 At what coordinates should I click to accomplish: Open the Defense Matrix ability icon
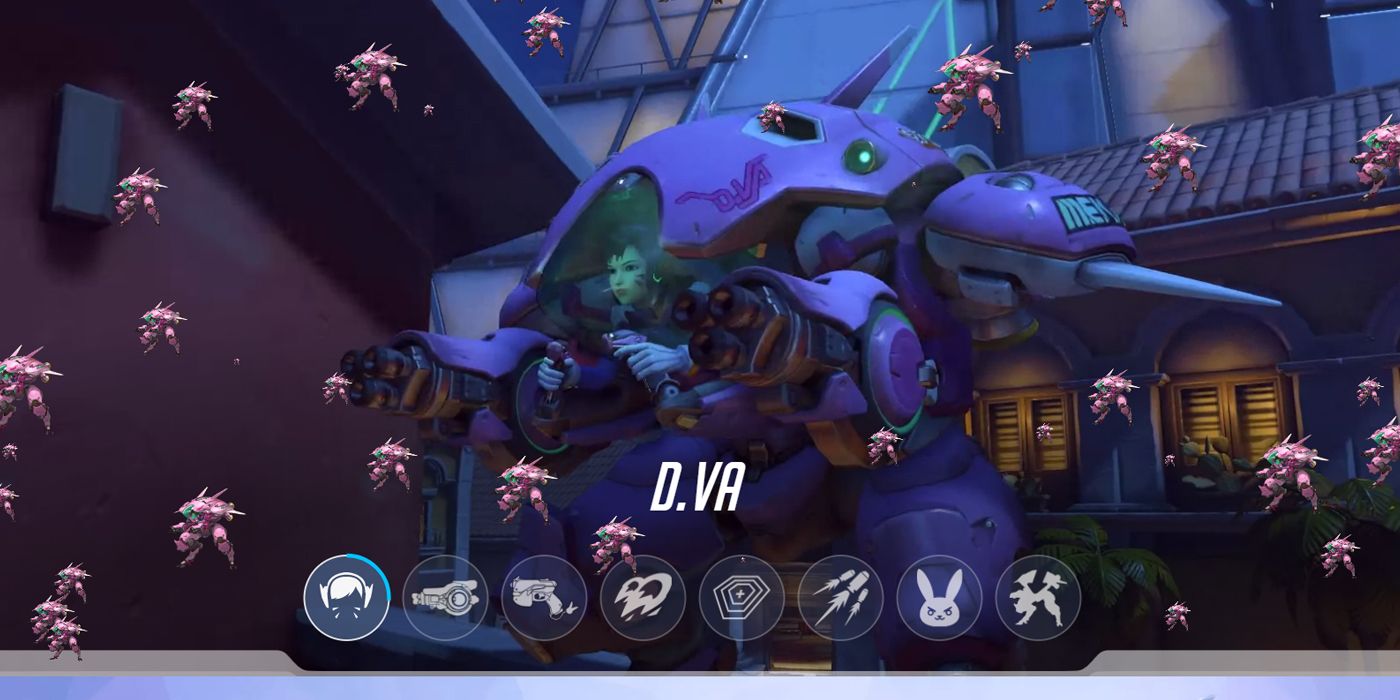pos(741,598)
